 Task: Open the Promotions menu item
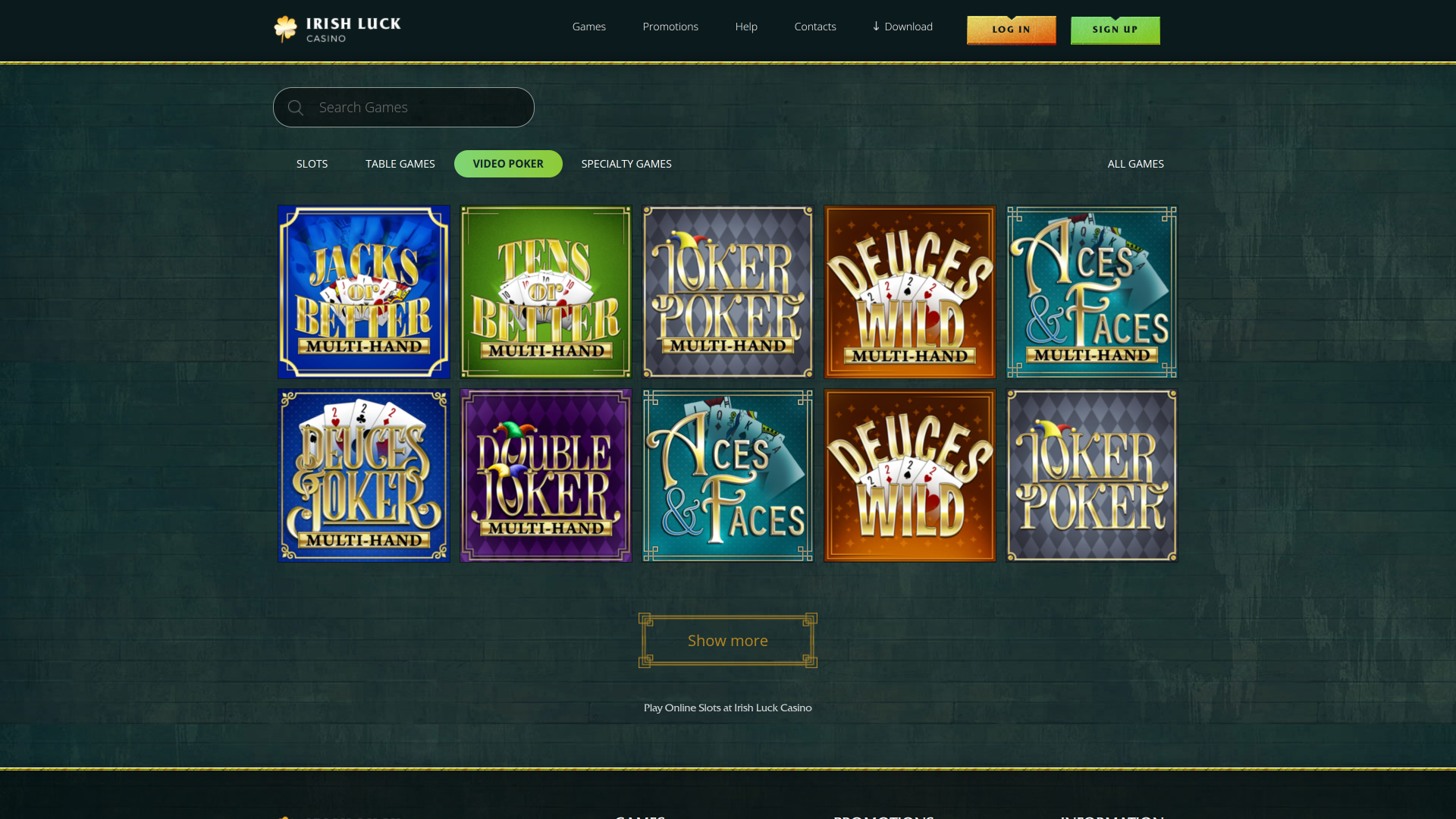pos(670,27)
